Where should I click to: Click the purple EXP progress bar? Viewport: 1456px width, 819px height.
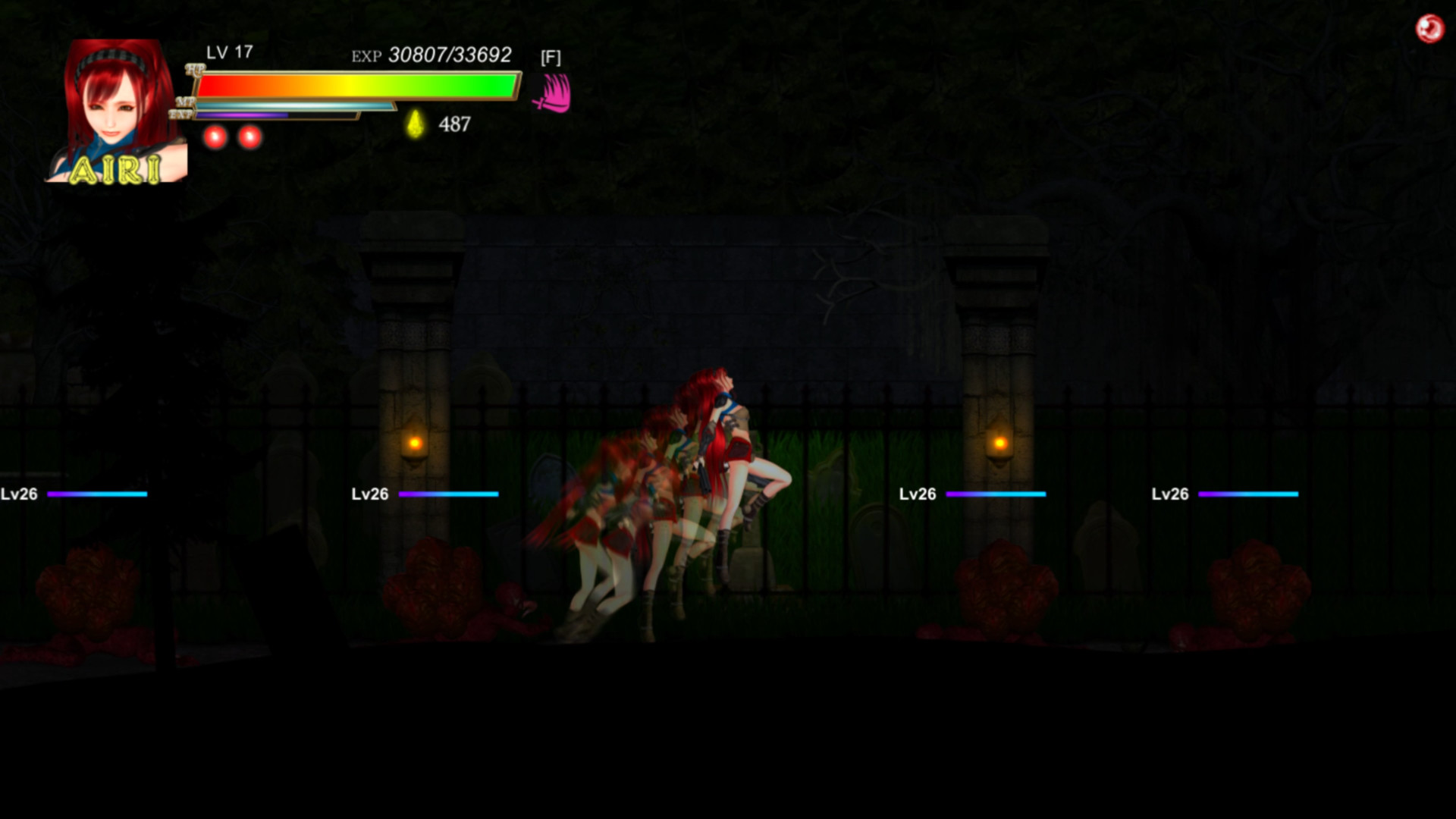click(x=243, y=114)
